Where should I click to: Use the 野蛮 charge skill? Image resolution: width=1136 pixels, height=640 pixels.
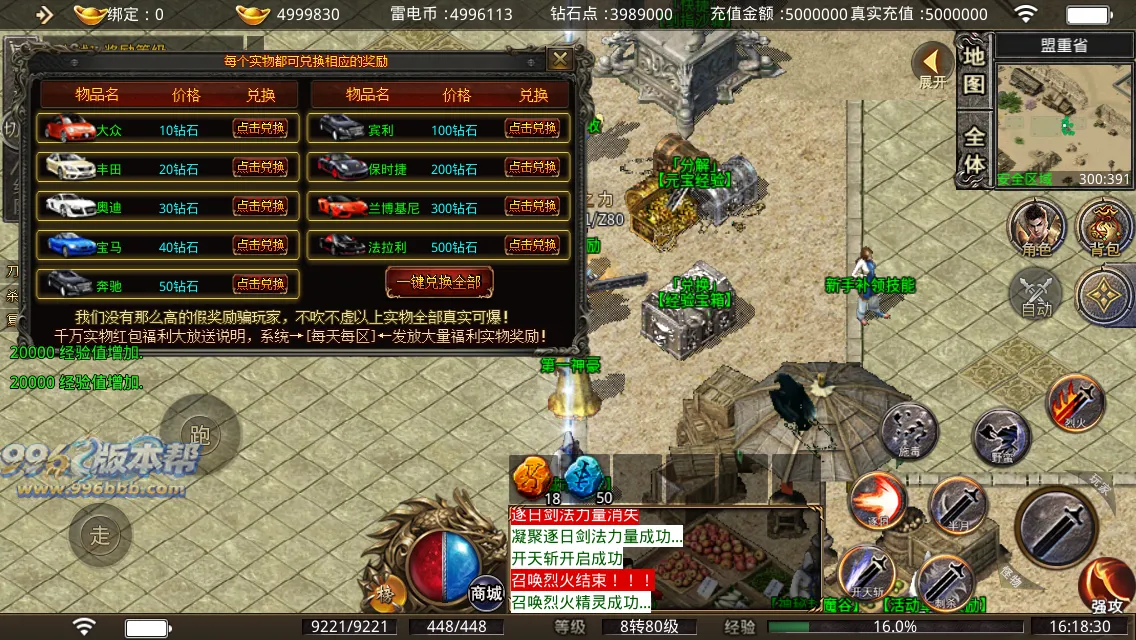point(1001,437)
